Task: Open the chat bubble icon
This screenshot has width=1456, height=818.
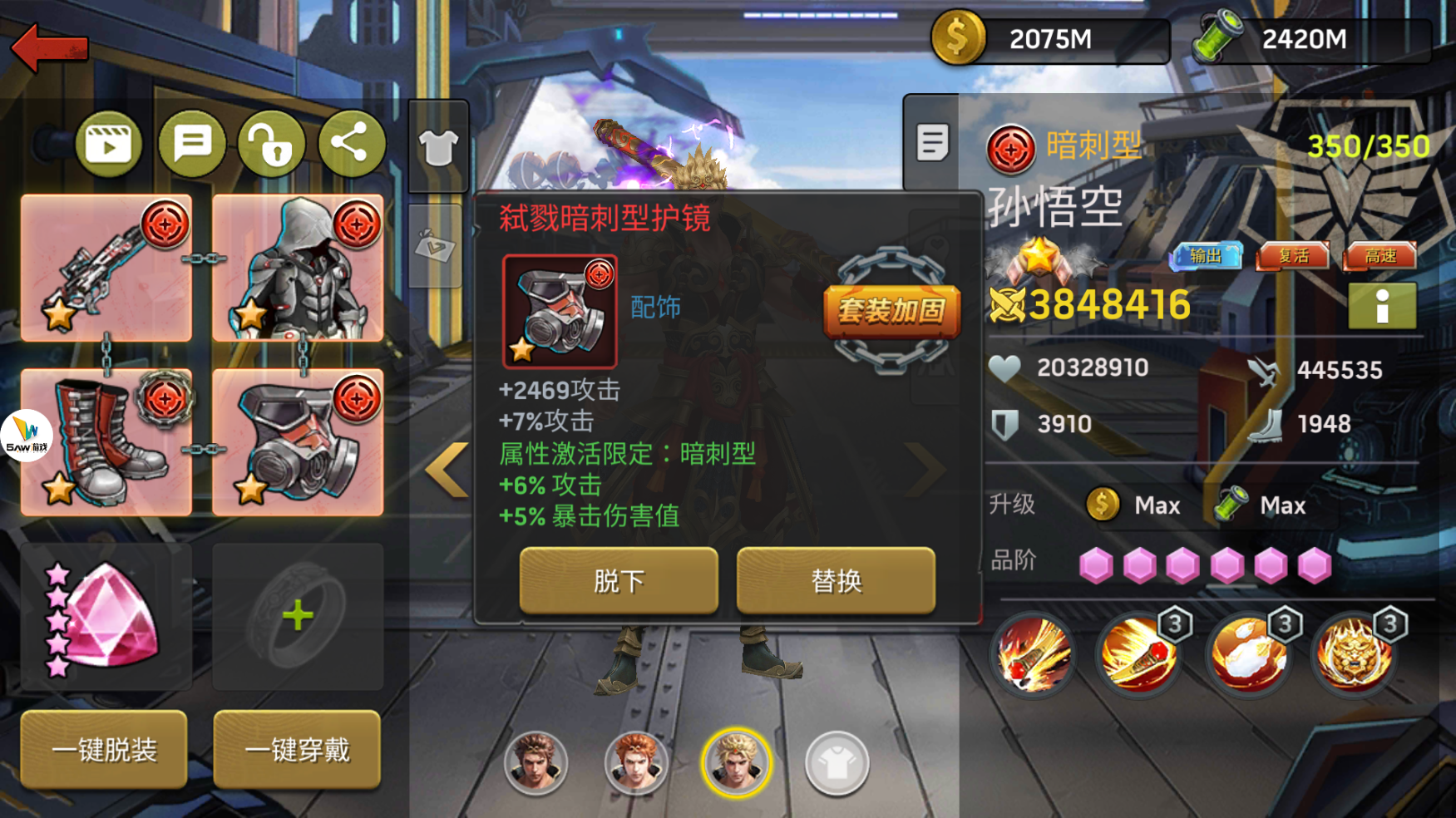Action: coord(192,145)
